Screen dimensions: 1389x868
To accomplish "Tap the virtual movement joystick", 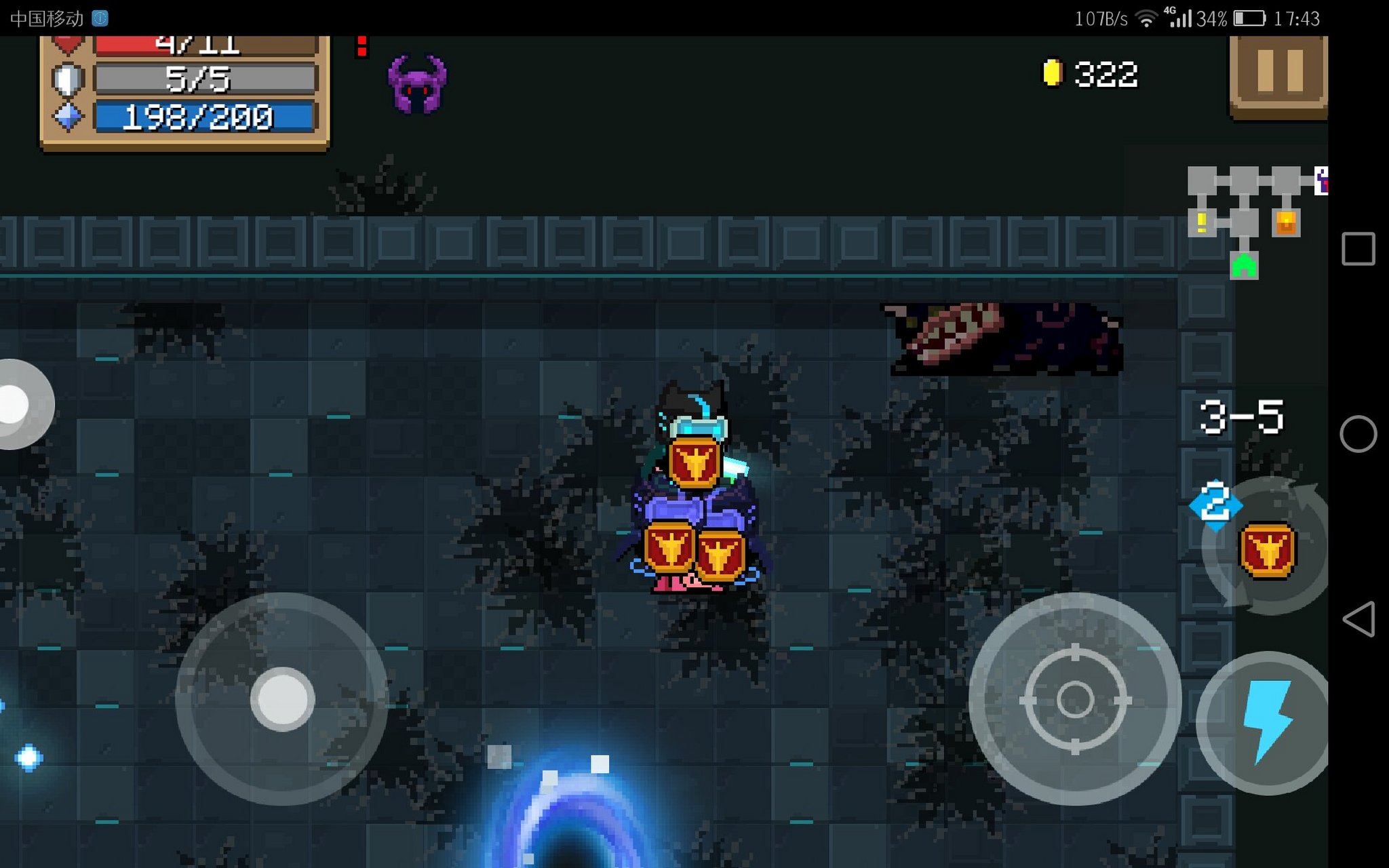I will tap(282, 699).
